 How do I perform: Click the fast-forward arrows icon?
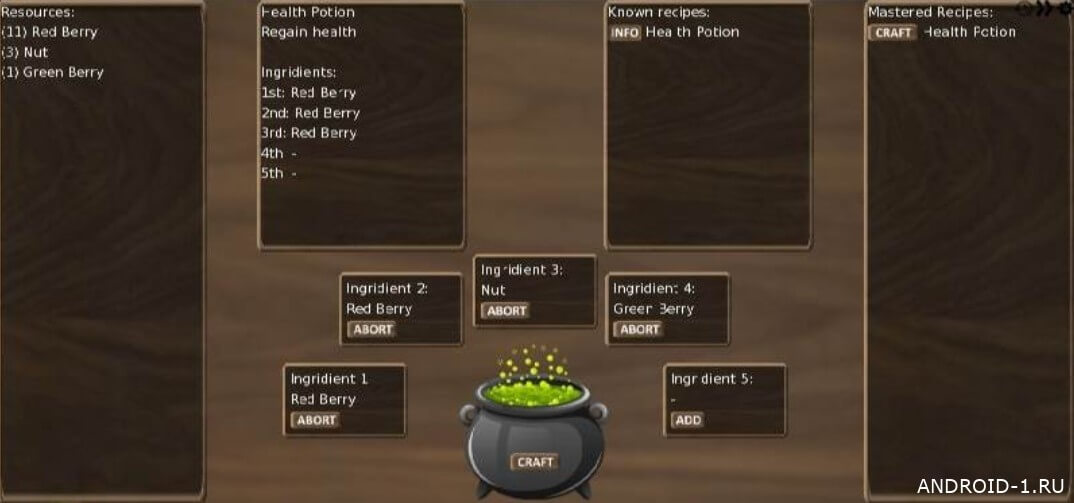1044,9
